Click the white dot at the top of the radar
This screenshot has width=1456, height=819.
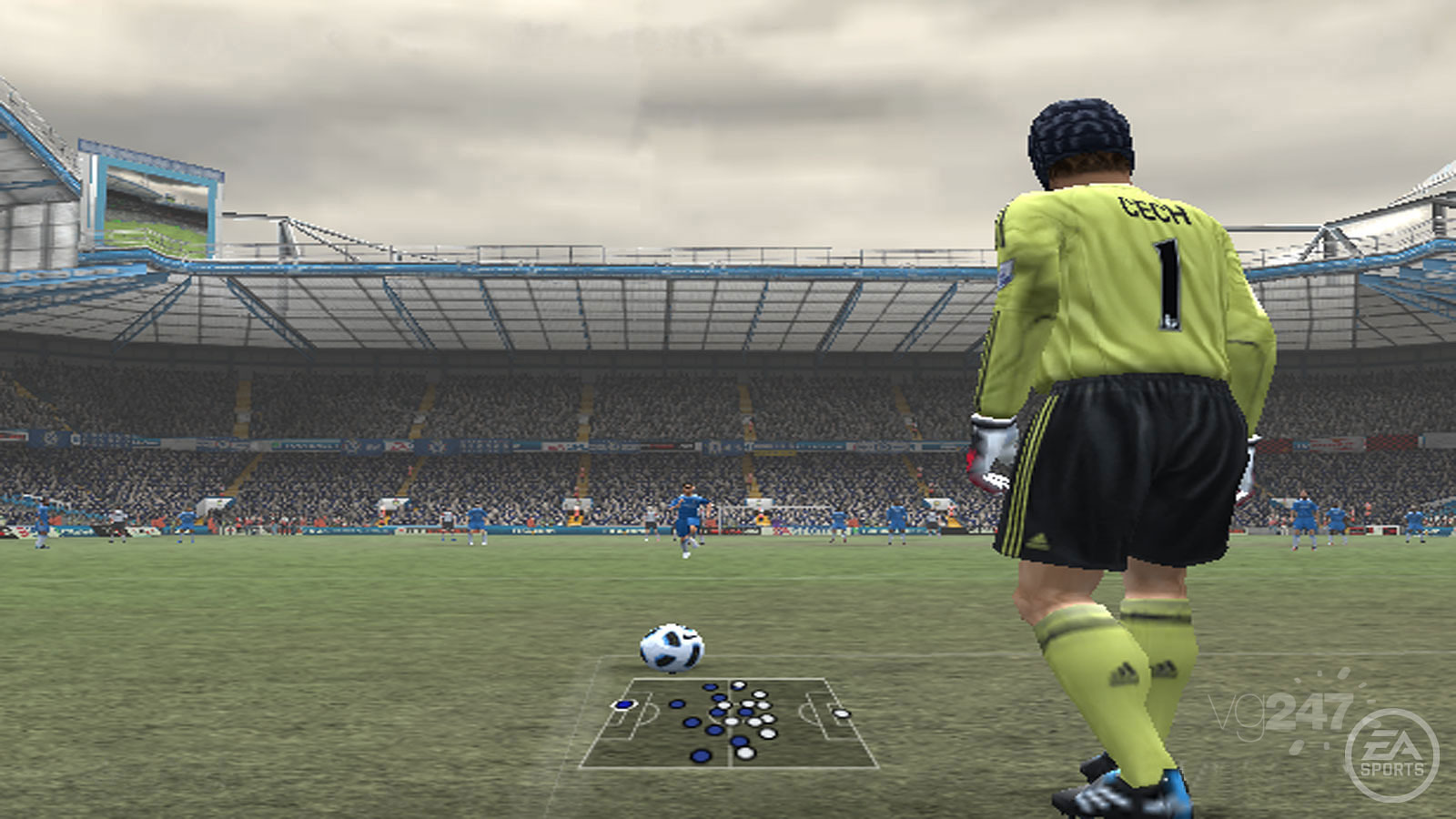(x=739, y=684)
